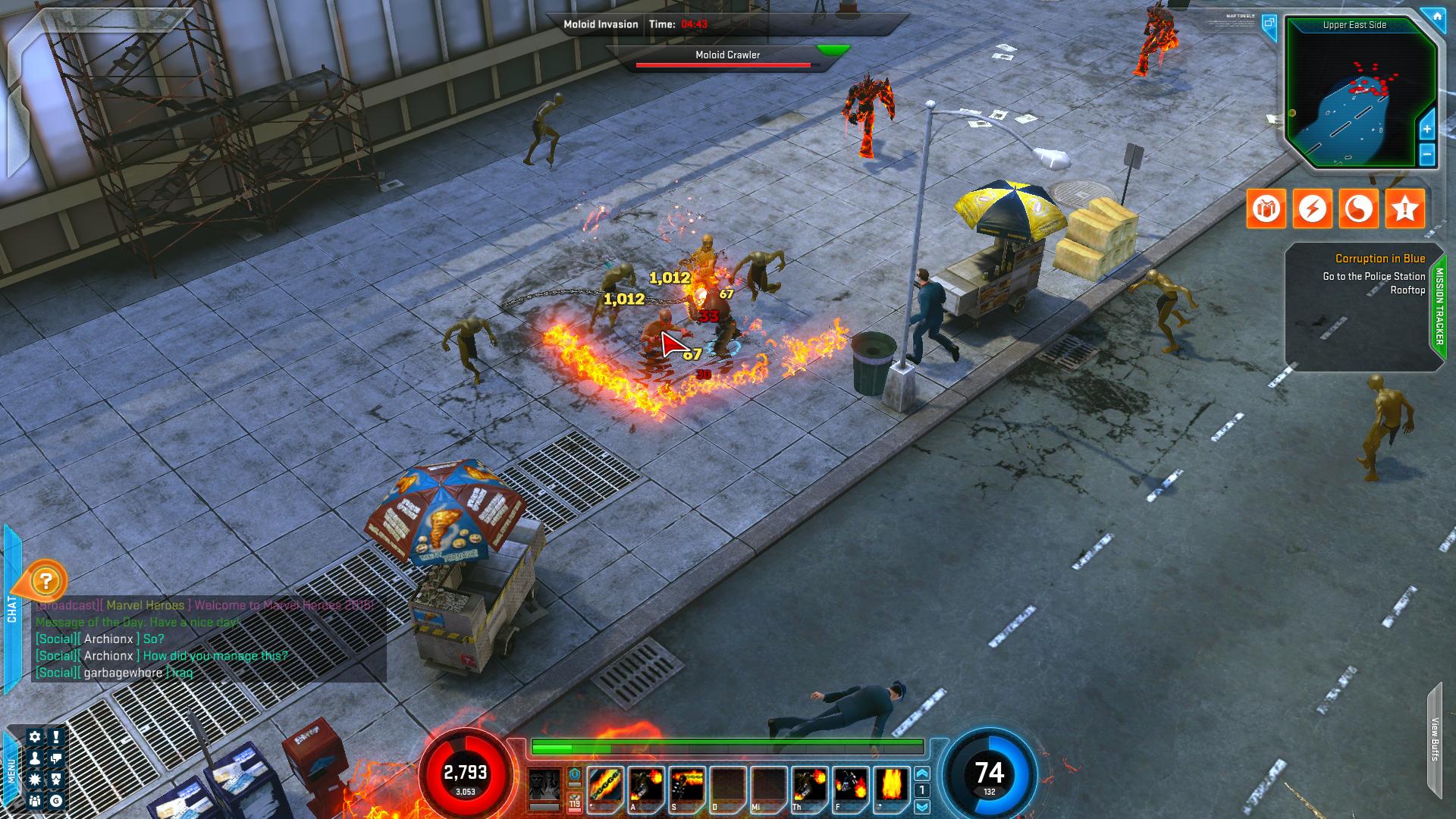Open the orange gift box notification
This screenshot has height=819, width=1456.
1266,209
